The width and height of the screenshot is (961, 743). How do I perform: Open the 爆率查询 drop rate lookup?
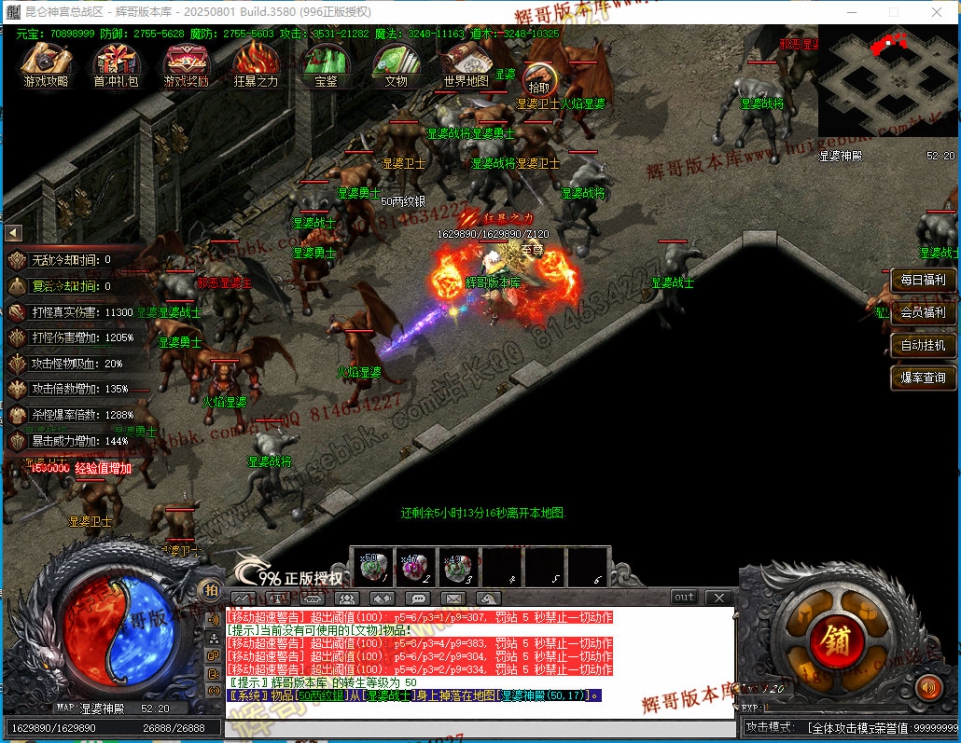click(922, 378)
